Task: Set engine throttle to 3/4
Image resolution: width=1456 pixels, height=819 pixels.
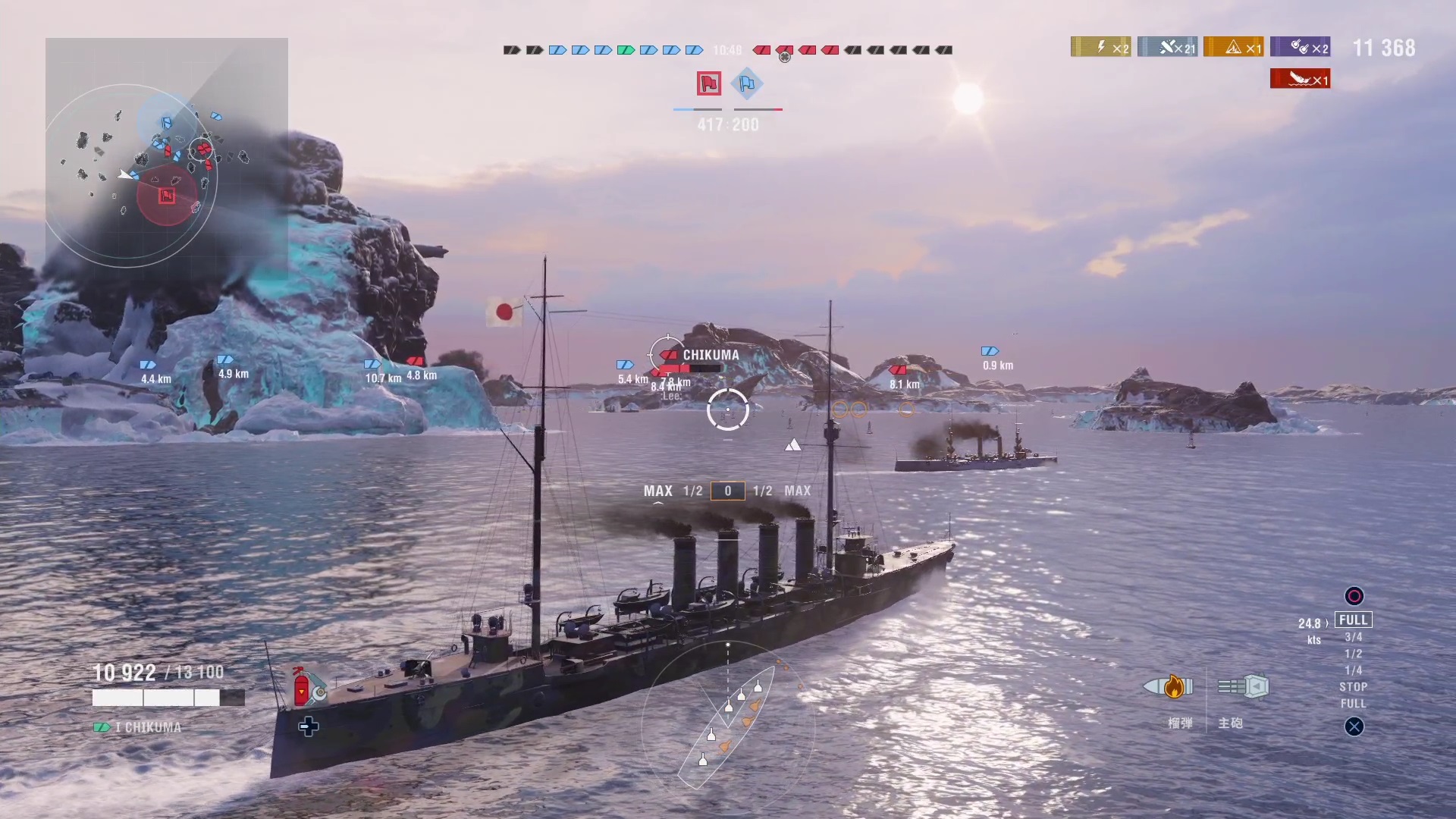Action: click(x=1354, y=637)
